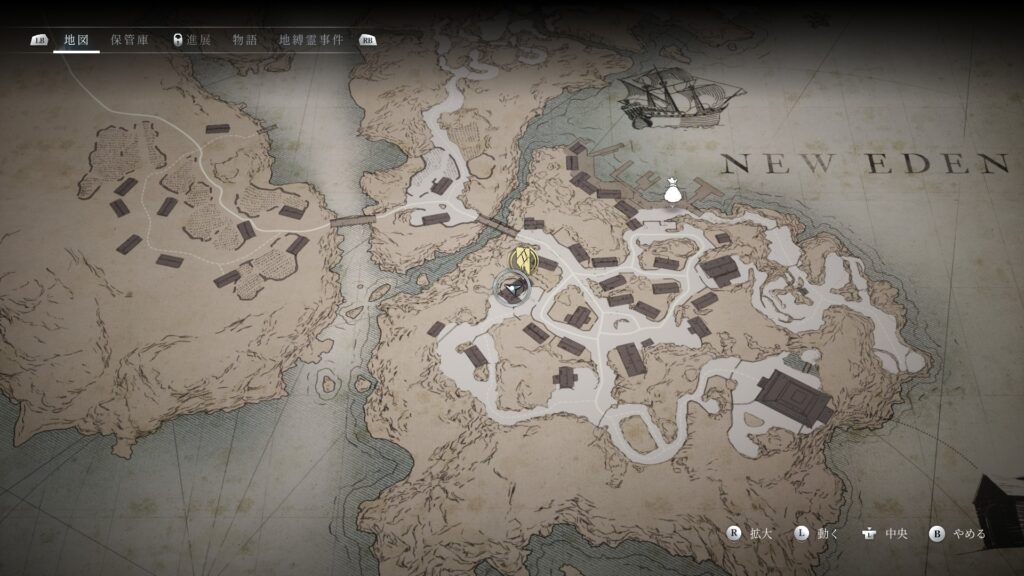Go to the 地縛霊事件 tab
Image resolution: width=1024 pixels, height=576 pixels.
(x=310, y=40)
